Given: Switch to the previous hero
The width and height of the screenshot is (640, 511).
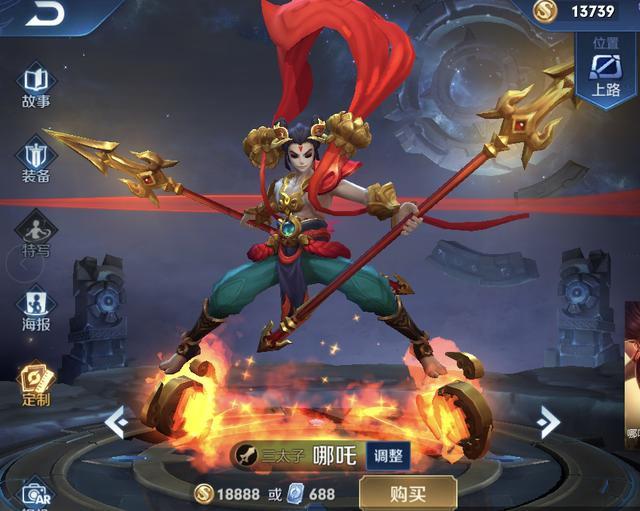Looking at the screenshot, I should pyautogui.click(x=116, y=422).
